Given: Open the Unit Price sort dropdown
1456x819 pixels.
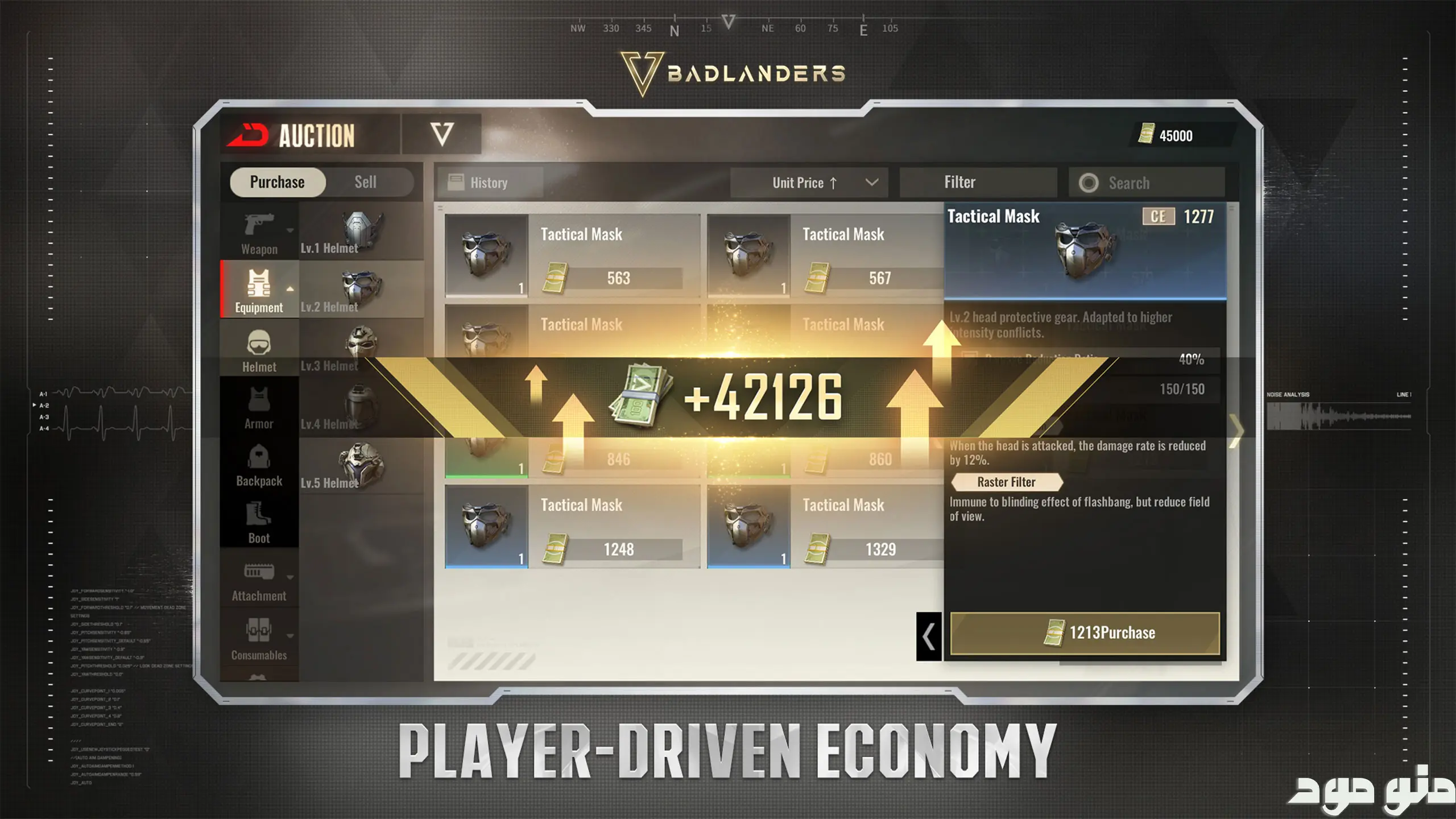Looking at the screenshot, I should click(809, 183).
